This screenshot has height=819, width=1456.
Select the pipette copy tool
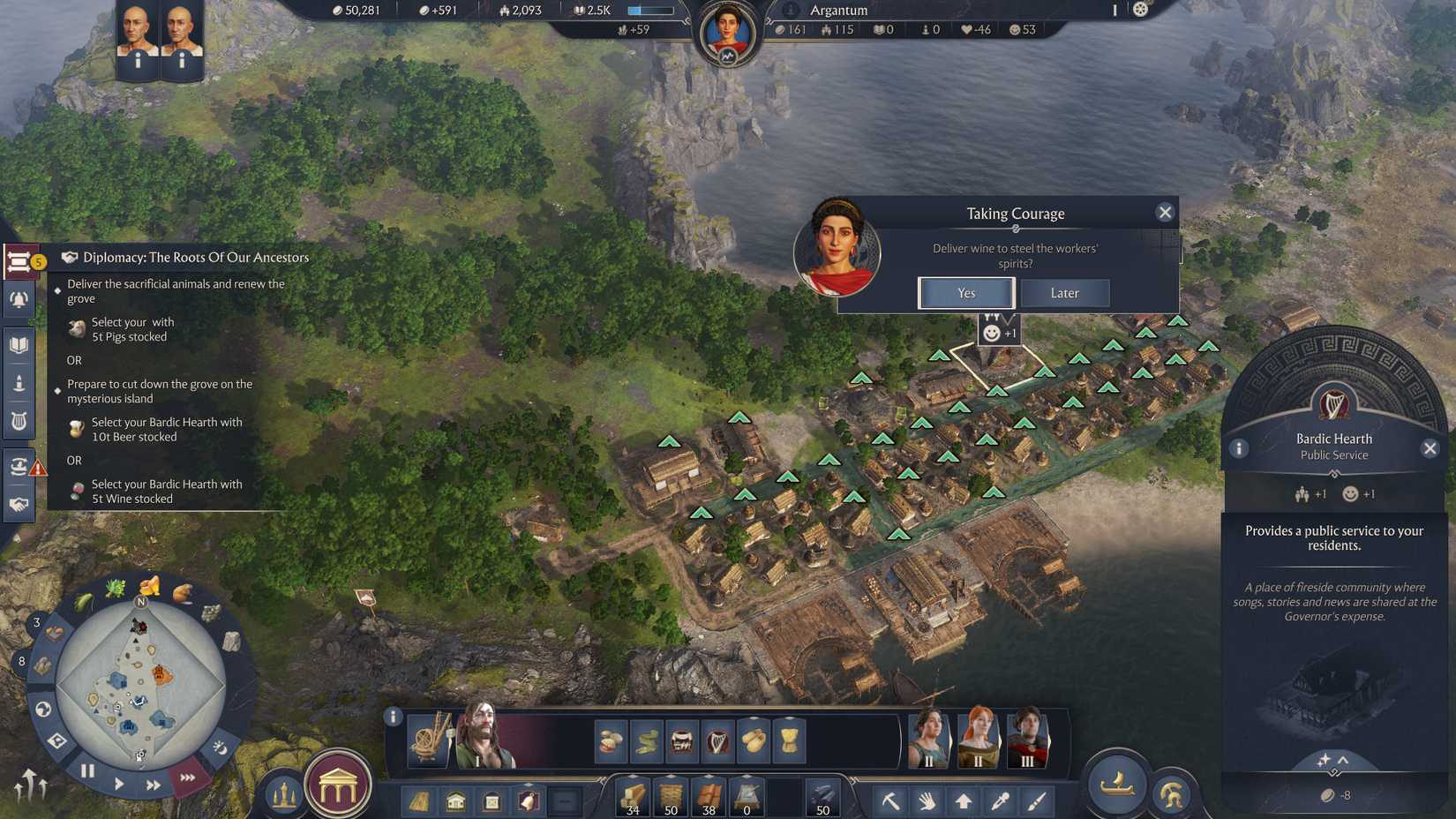coord(1000,801)
